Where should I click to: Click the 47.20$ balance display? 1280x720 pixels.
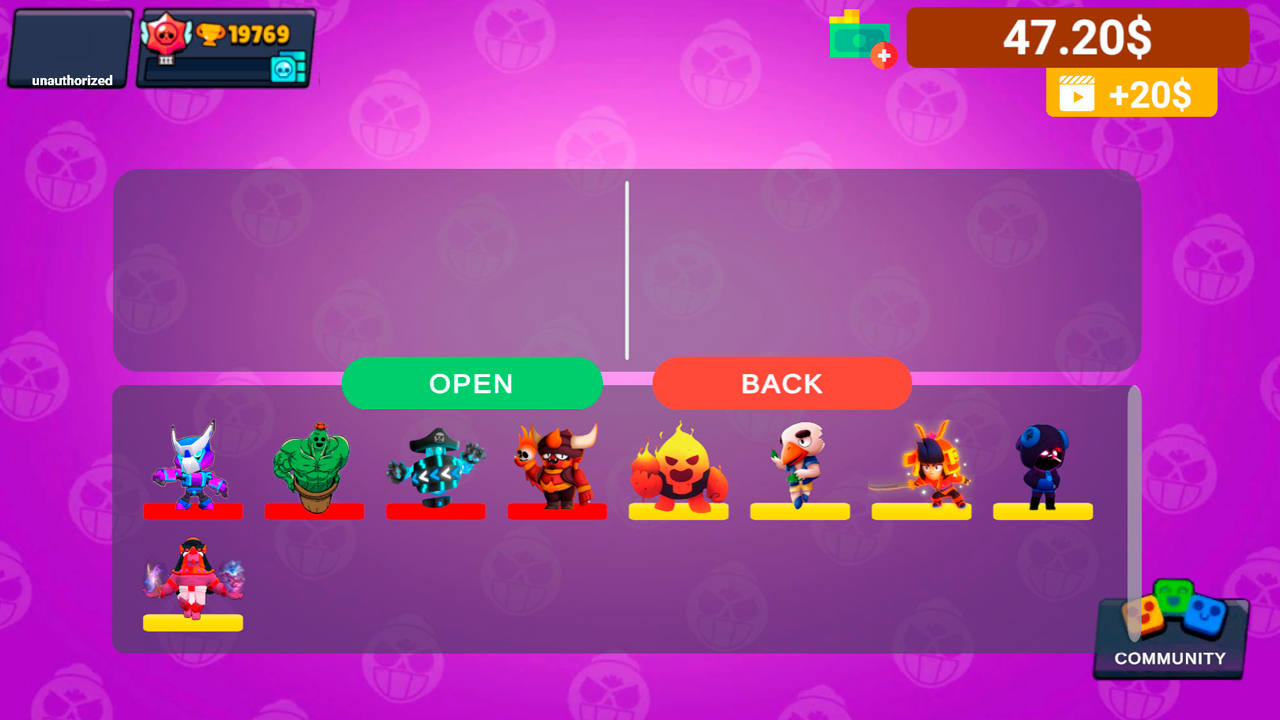coord(1077,38)
